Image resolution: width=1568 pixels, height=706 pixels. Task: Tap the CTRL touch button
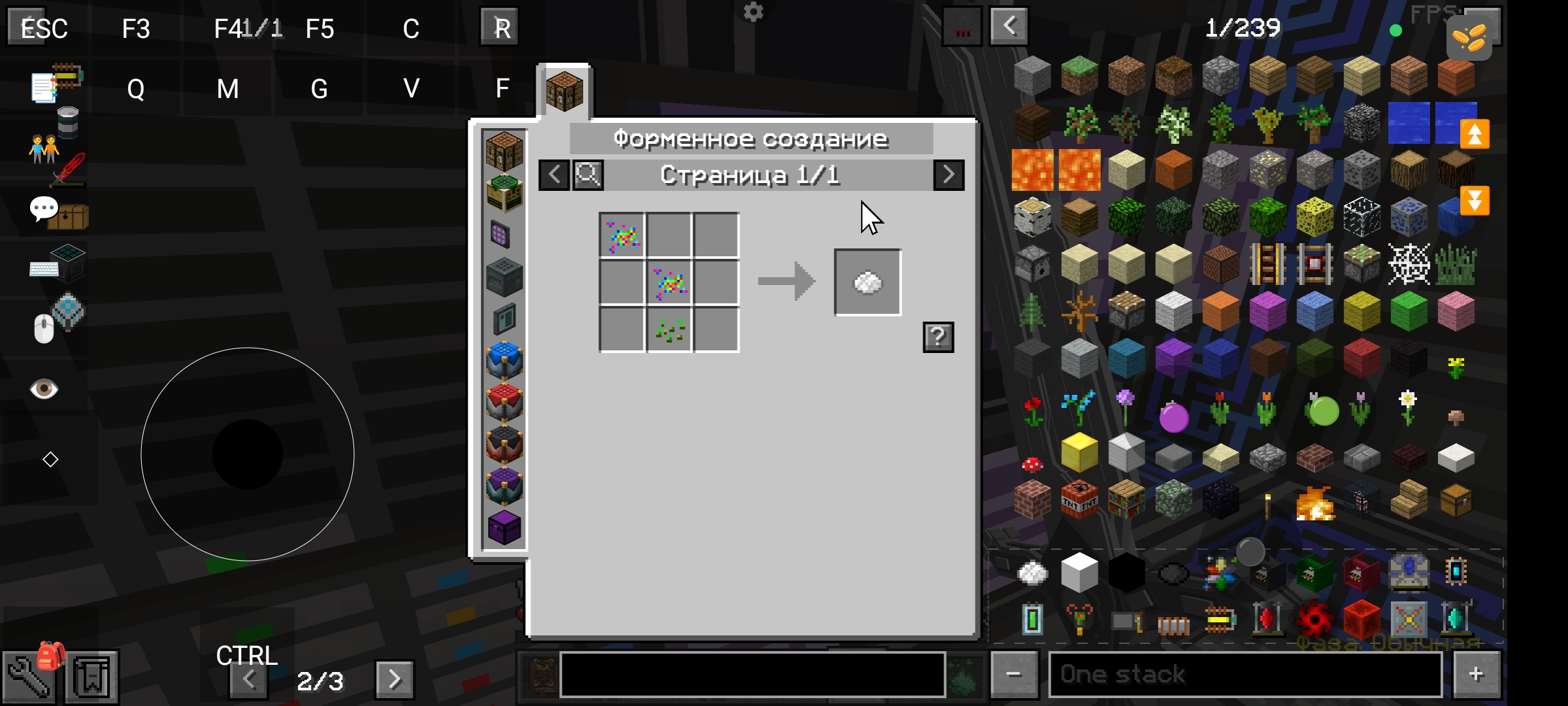click(x=247, y=655)
